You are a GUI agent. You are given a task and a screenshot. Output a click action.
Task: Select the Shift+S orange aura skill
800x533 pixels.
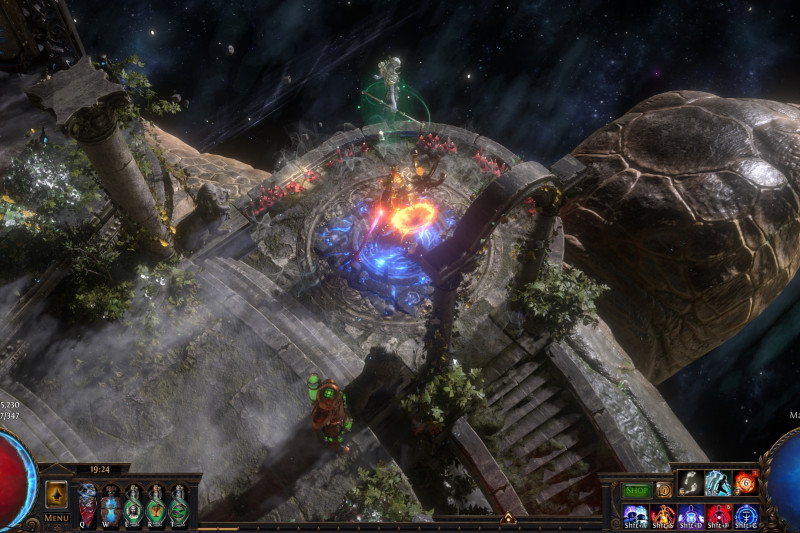pyautogui.click(x=663, y=515)
